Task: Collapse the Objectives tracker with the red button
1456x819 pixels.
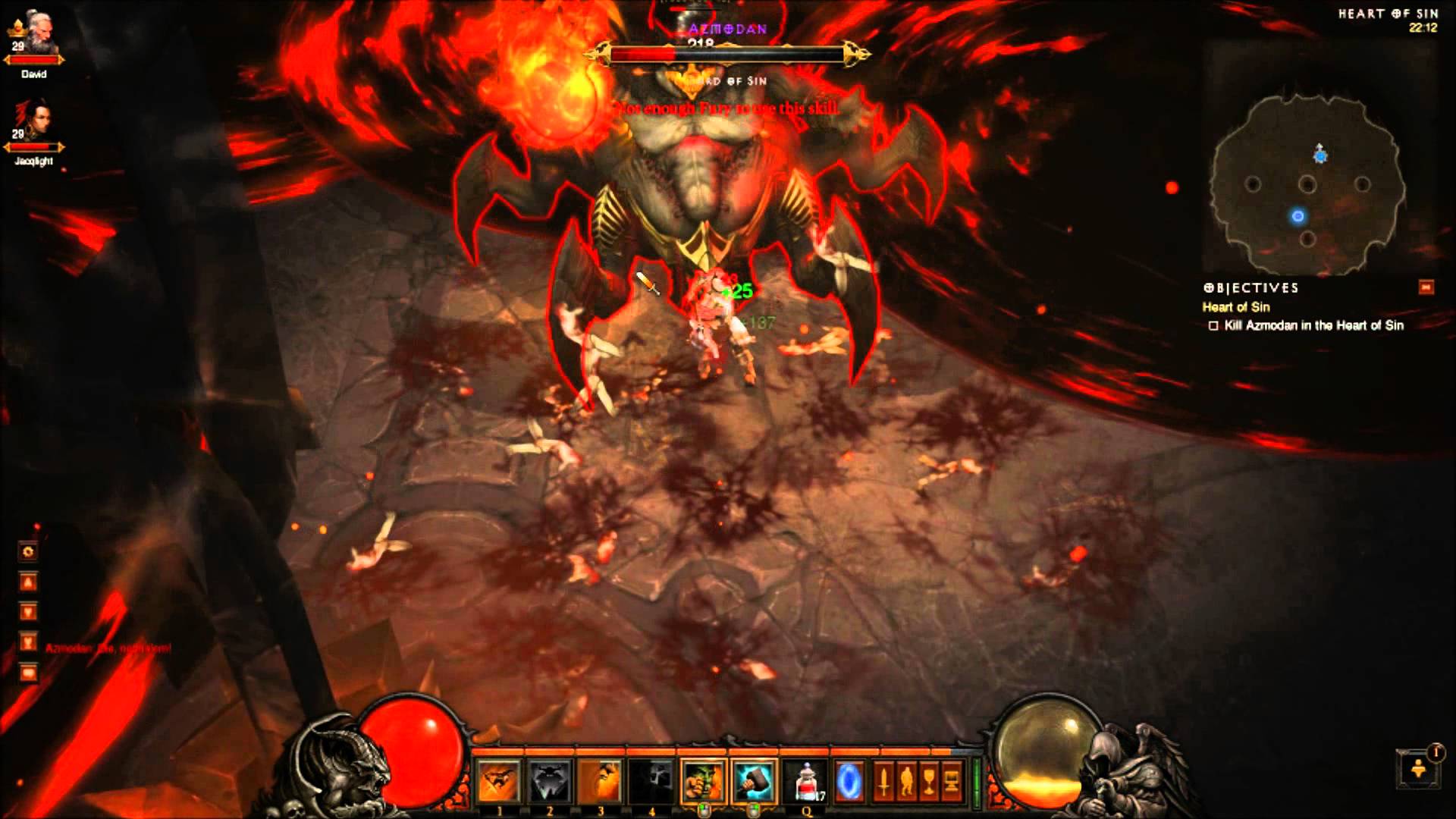Action: click(x=1426, y=287)
